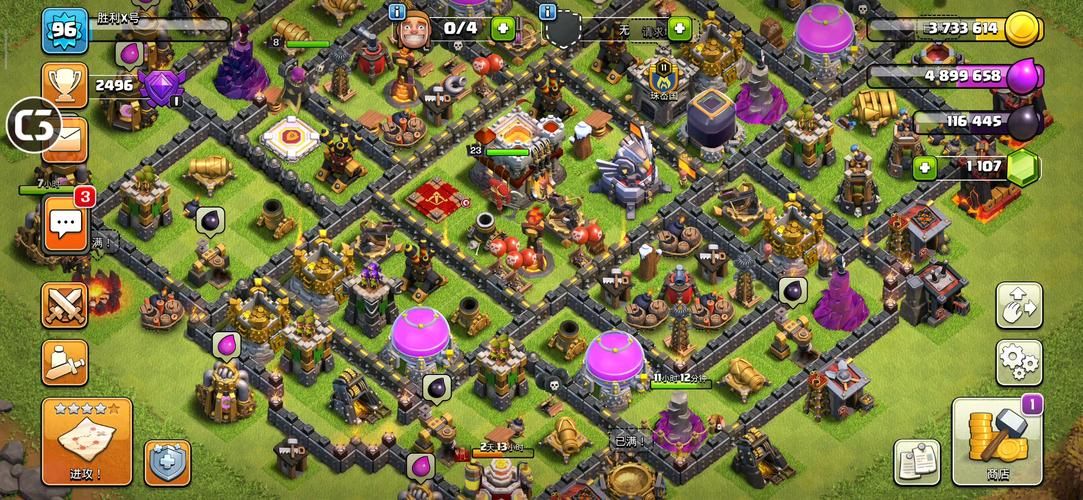
Task: Start an attack with the map button
Action: point(86,441)
